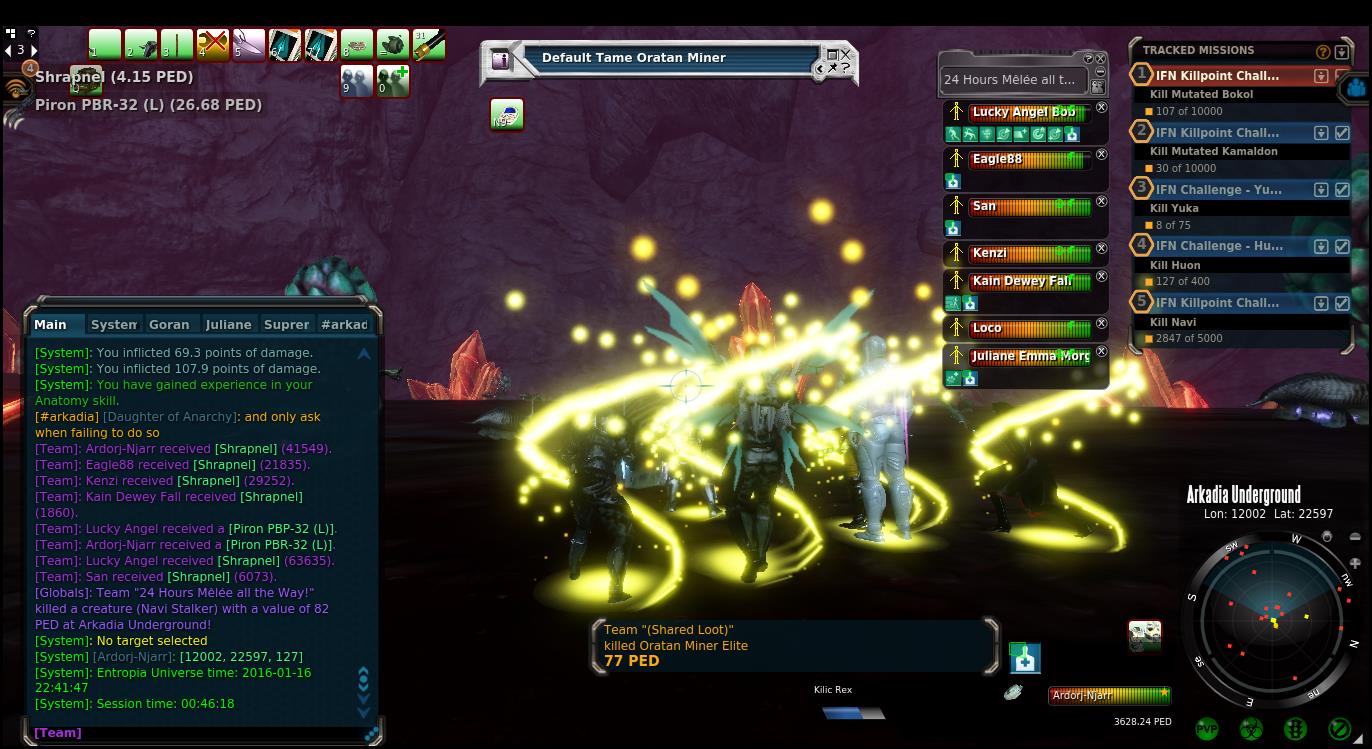Close the Default Tame Oratan Miner panel
The image size is (1372, 749).
(846, 54)
